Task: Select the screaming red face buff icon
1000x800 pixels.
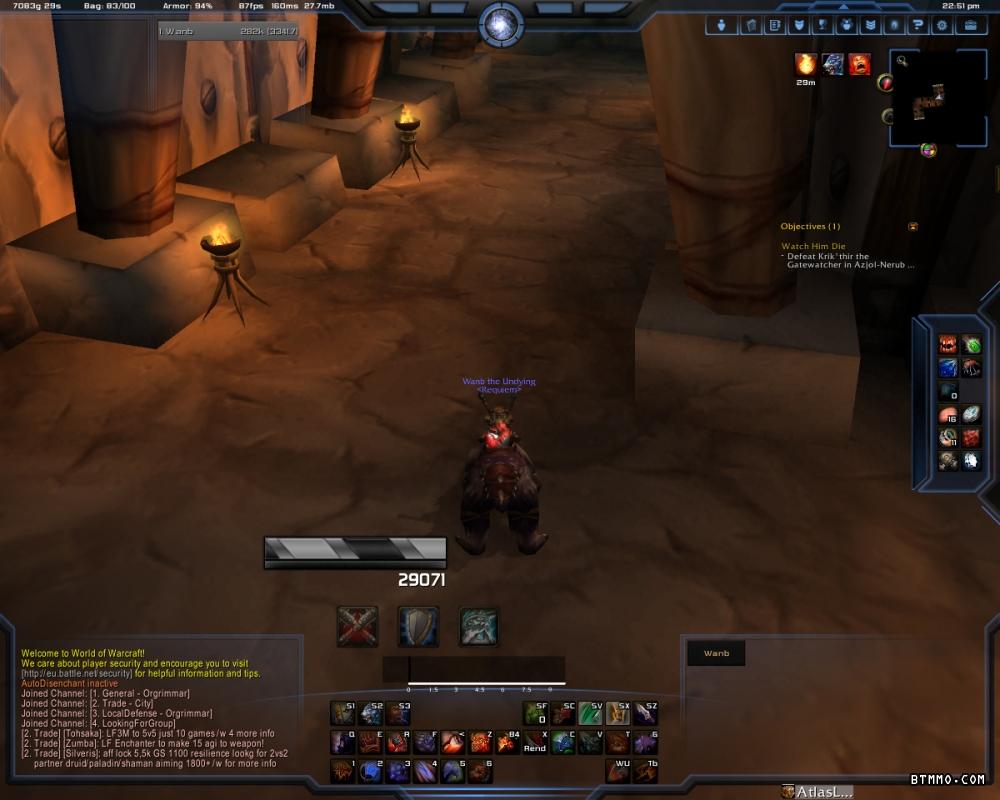Action: (859, 65)
